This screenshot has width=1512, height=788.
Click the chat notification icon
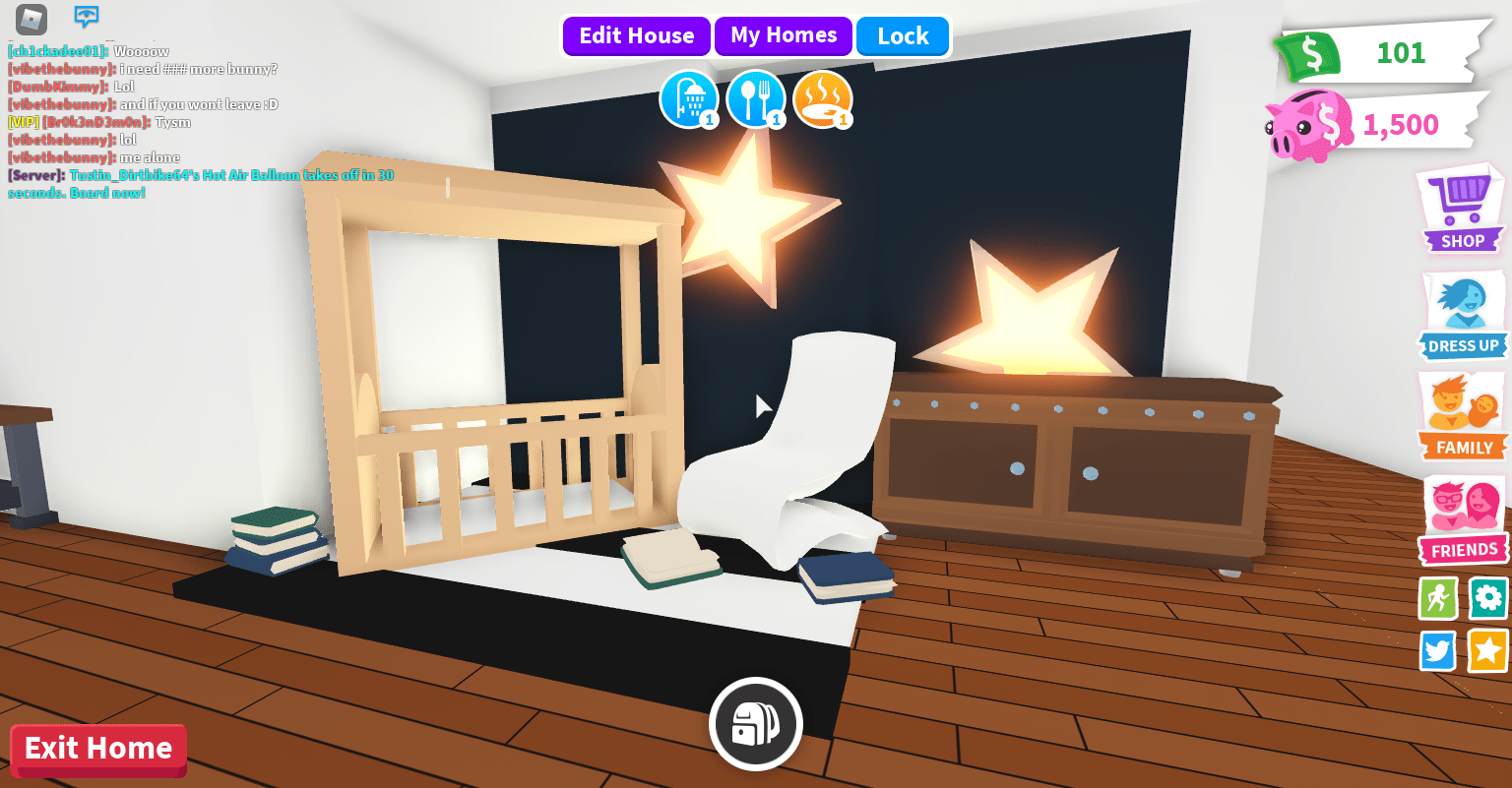click(x=87, y=17)
